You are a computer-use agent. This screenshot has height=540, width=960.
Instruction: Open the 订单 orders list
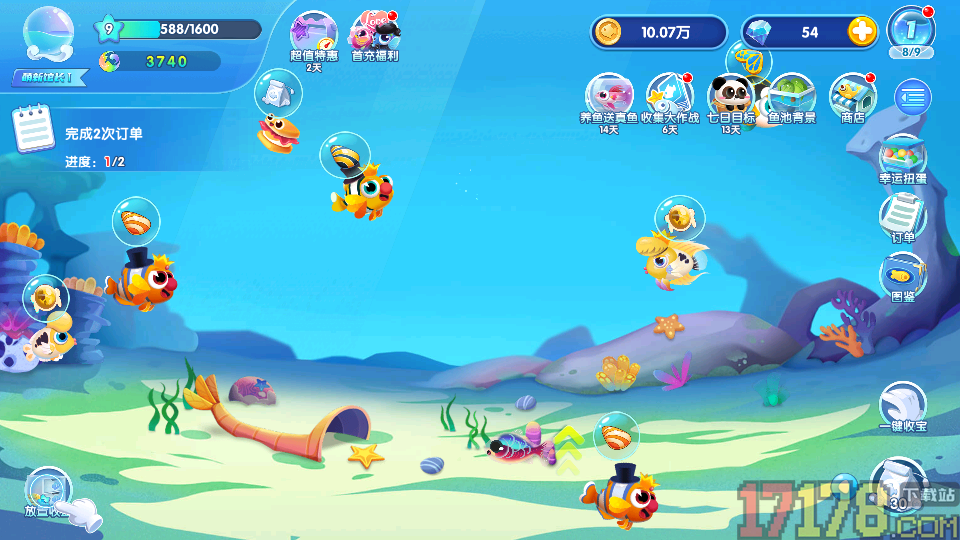click(x=902, y=217)
